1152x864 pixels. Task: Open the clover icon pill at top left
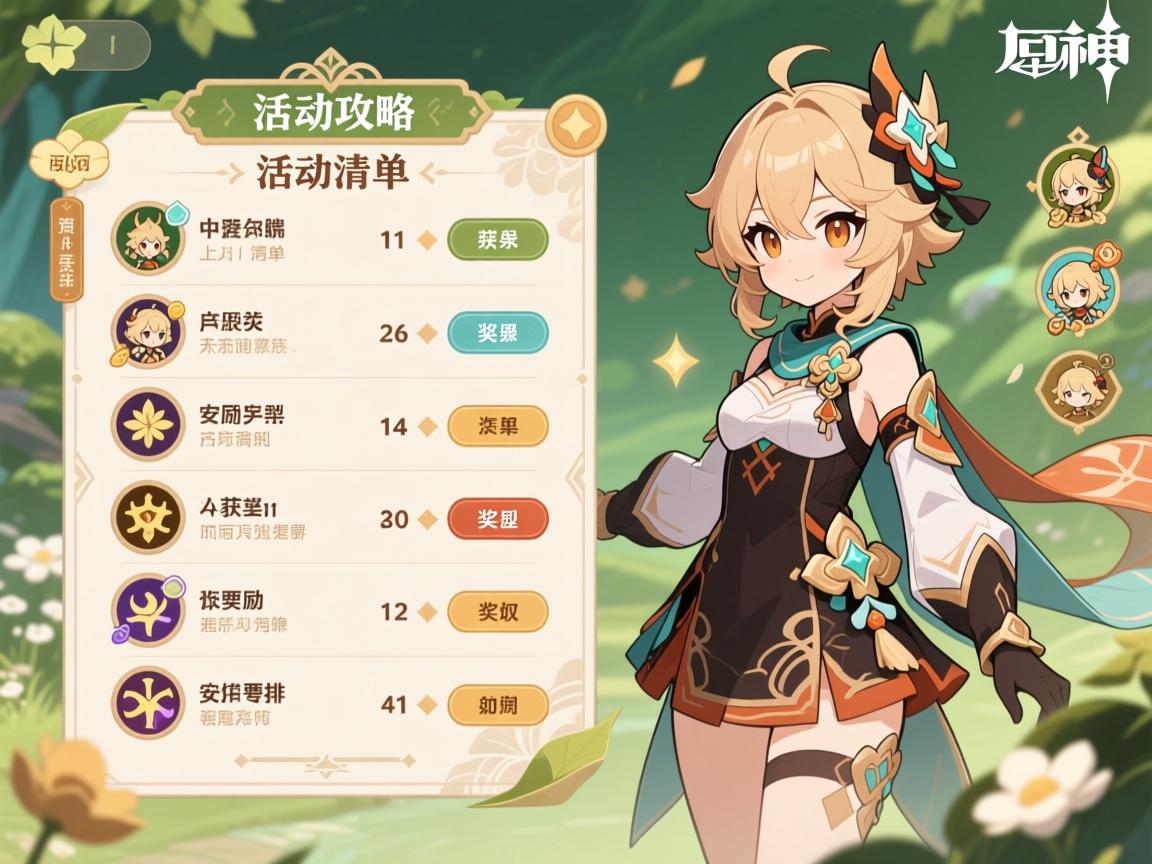(86, 44)
